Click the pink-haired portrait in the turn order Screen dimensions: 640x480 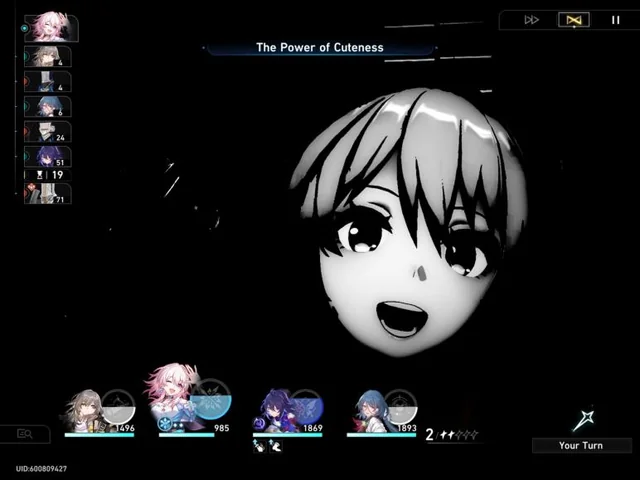pyautogui.click(x=50, y=28)
